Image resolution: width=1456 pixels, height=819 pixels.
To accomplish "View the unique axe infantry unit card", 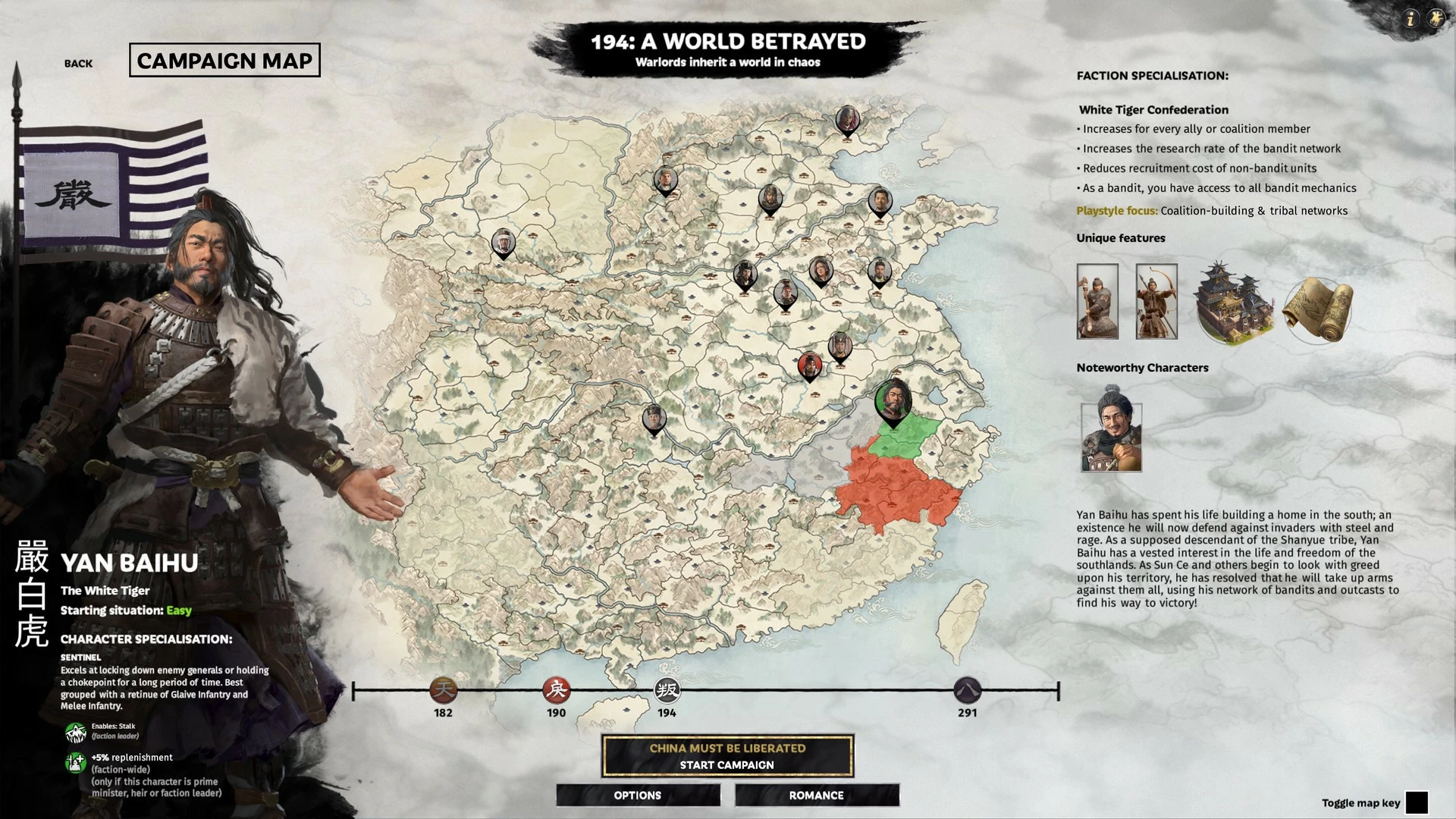I will (x=1097, y=302).
